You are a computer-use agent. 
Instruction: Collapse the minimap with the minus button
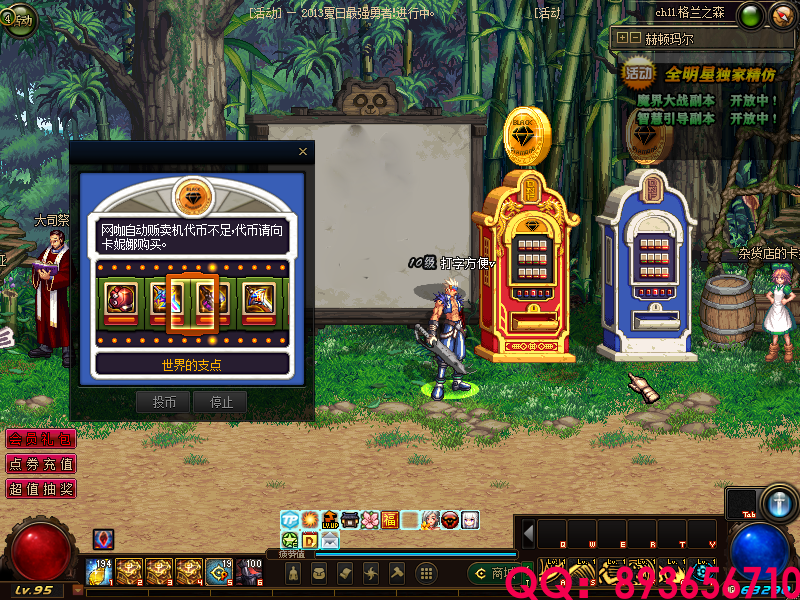(635, 38)
